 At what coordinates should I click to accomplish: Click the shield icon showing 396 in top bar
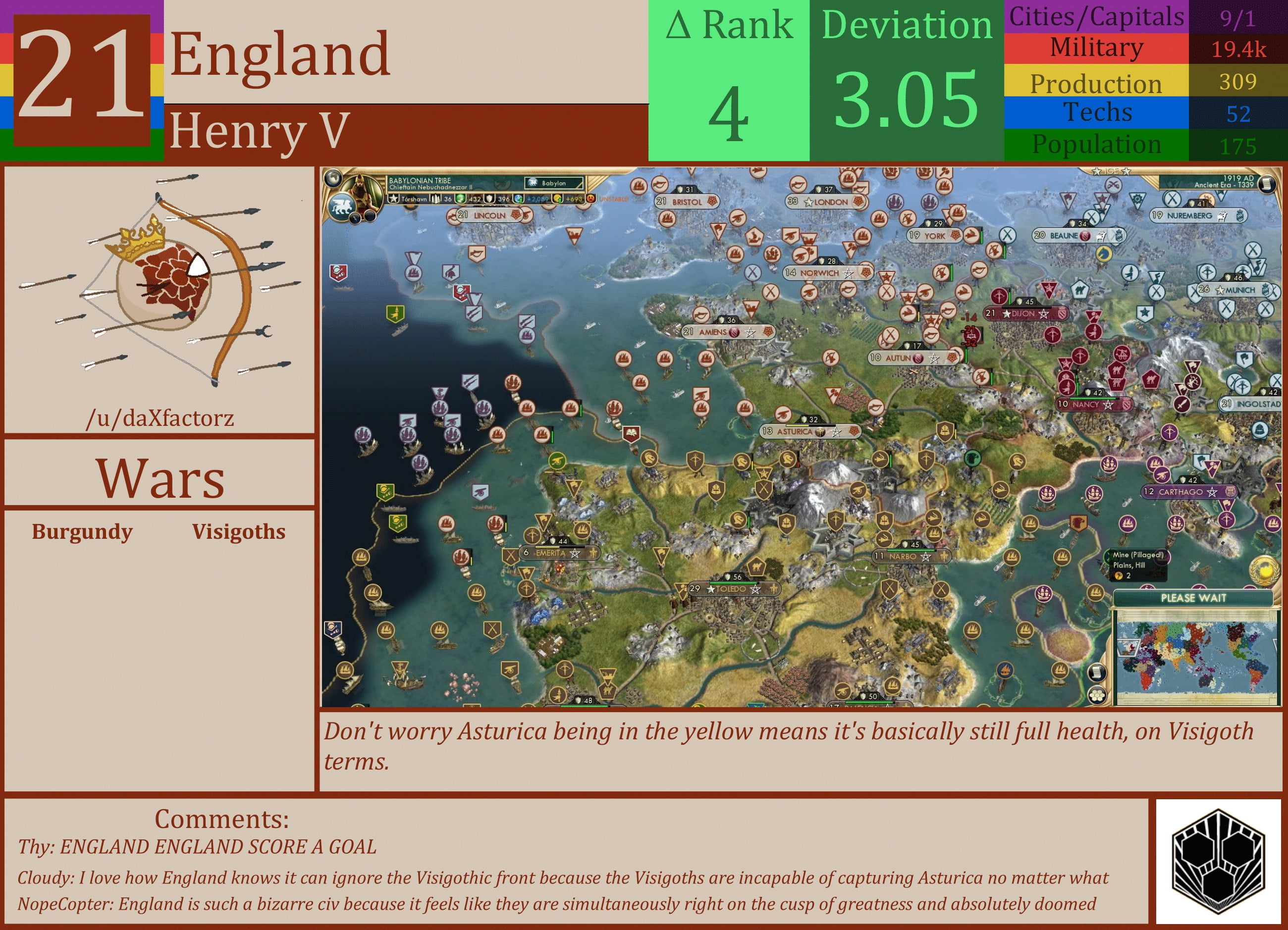(489, 199)
